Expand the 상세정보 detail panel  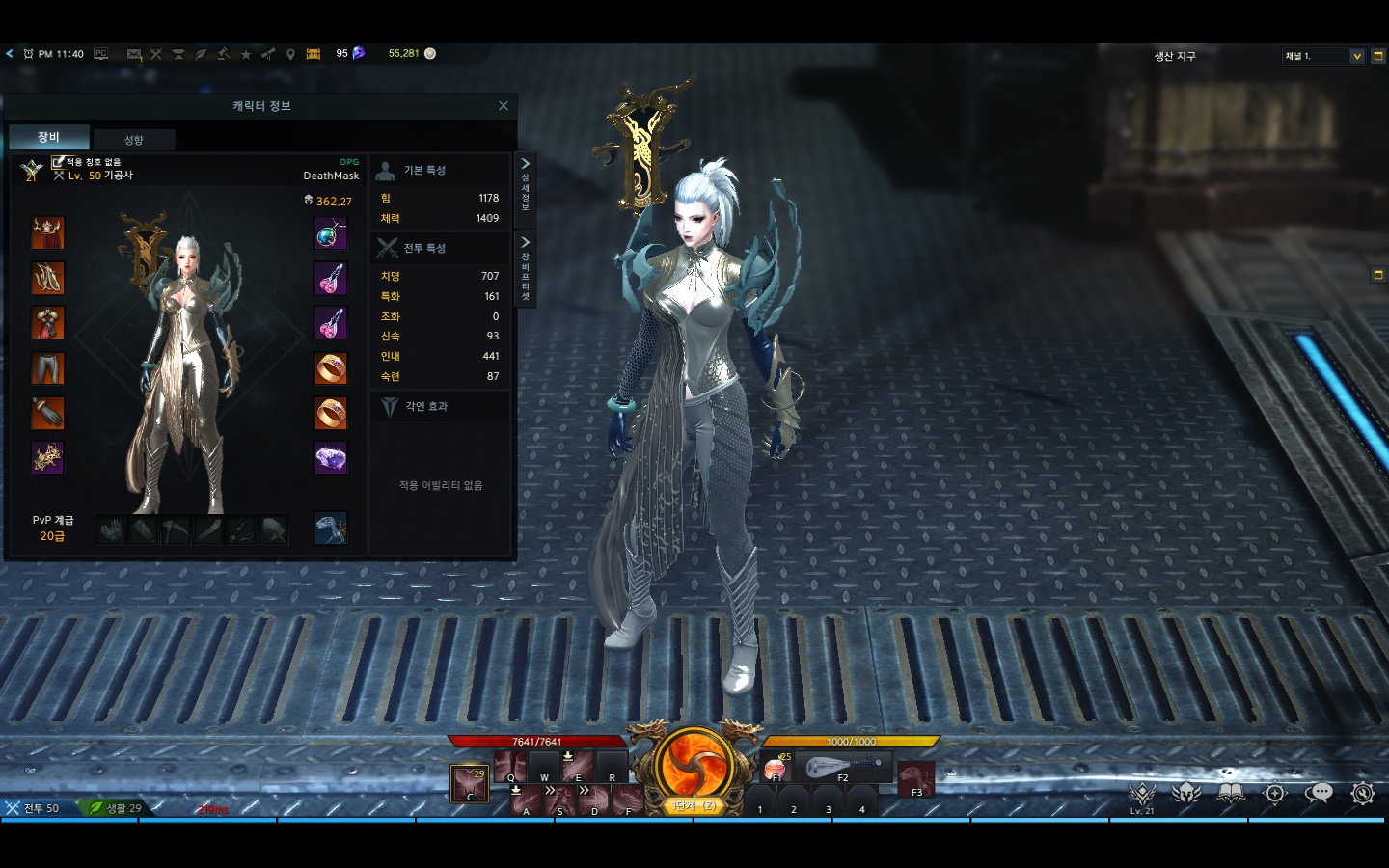pos(526,182)
